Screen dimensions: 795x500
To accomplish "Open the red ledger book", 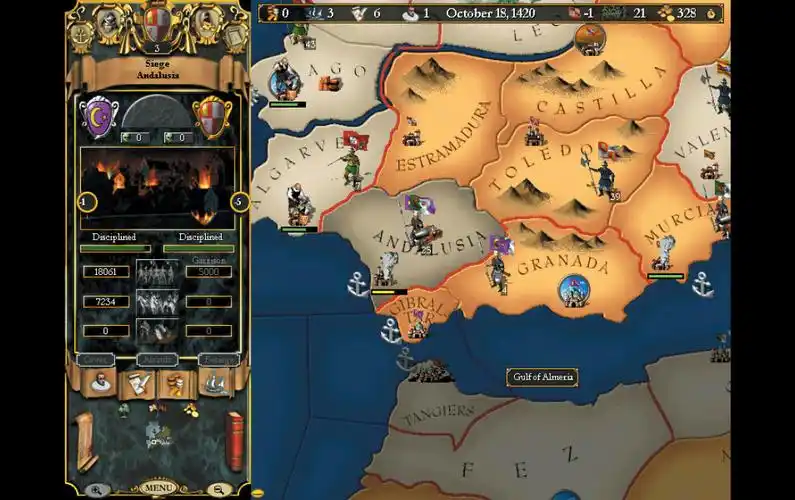I will click(235, 439).
